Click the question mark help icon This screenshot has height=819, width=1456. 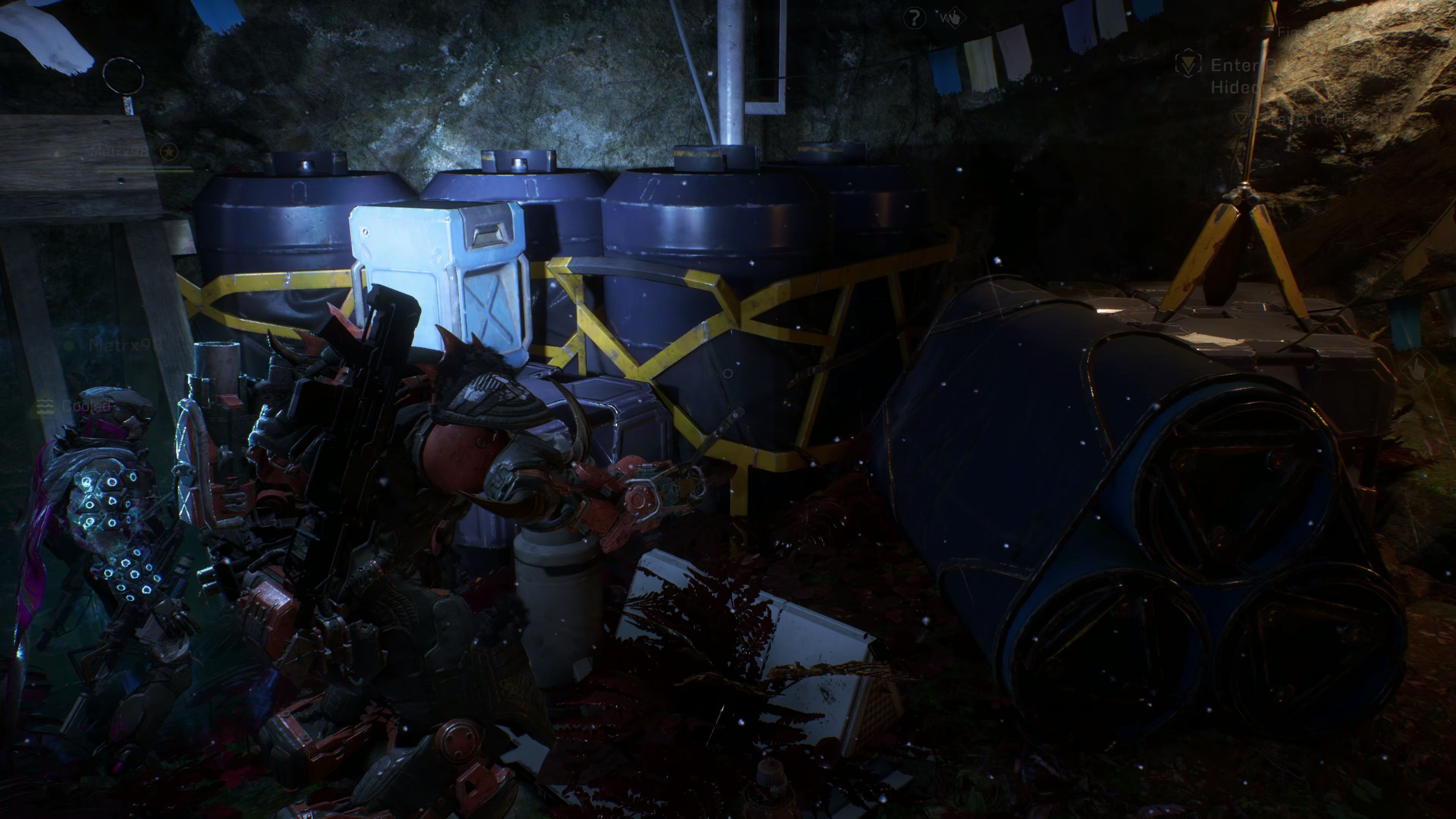click(x=914, y=19)
